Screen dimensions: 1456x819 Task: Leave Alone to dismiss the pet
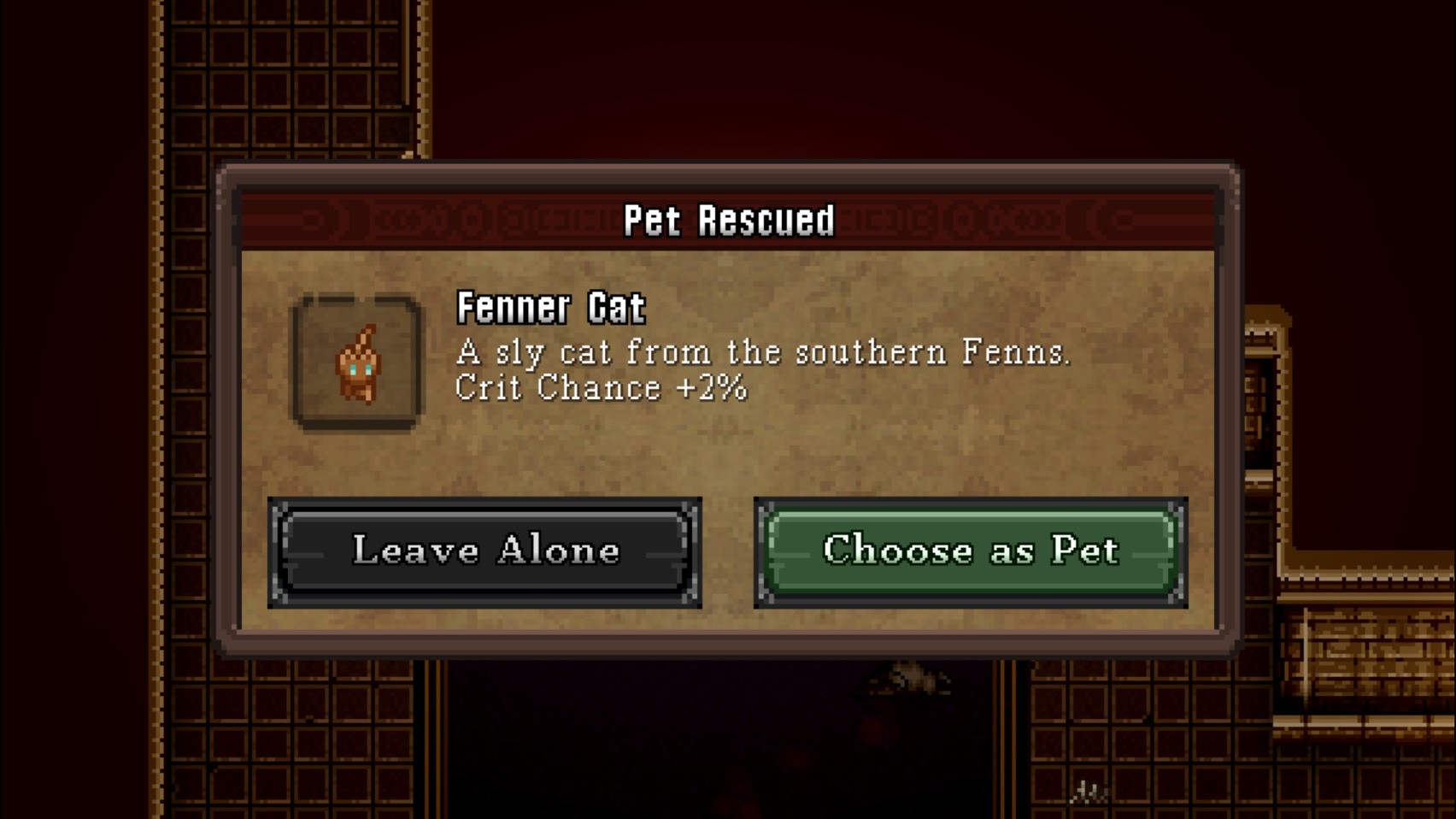click(487, 551)
